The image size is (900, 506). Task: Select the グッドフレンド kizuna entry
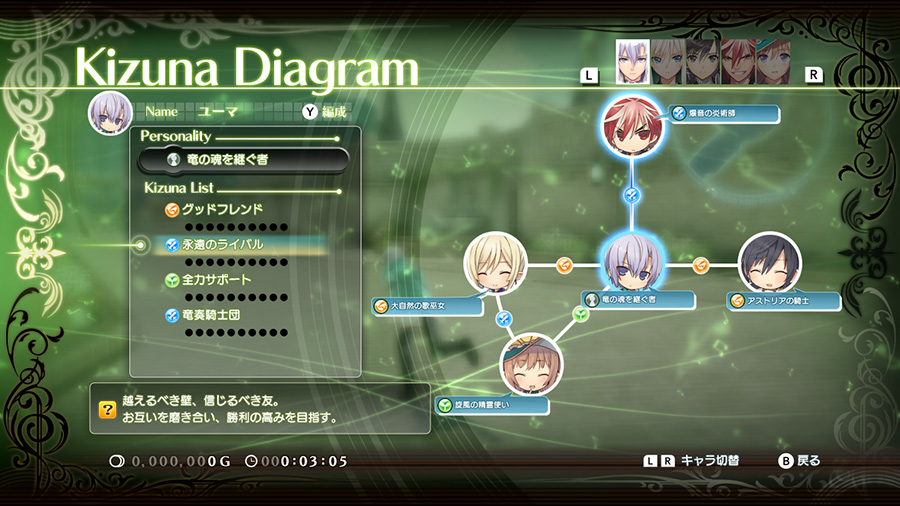pos(229,210)
